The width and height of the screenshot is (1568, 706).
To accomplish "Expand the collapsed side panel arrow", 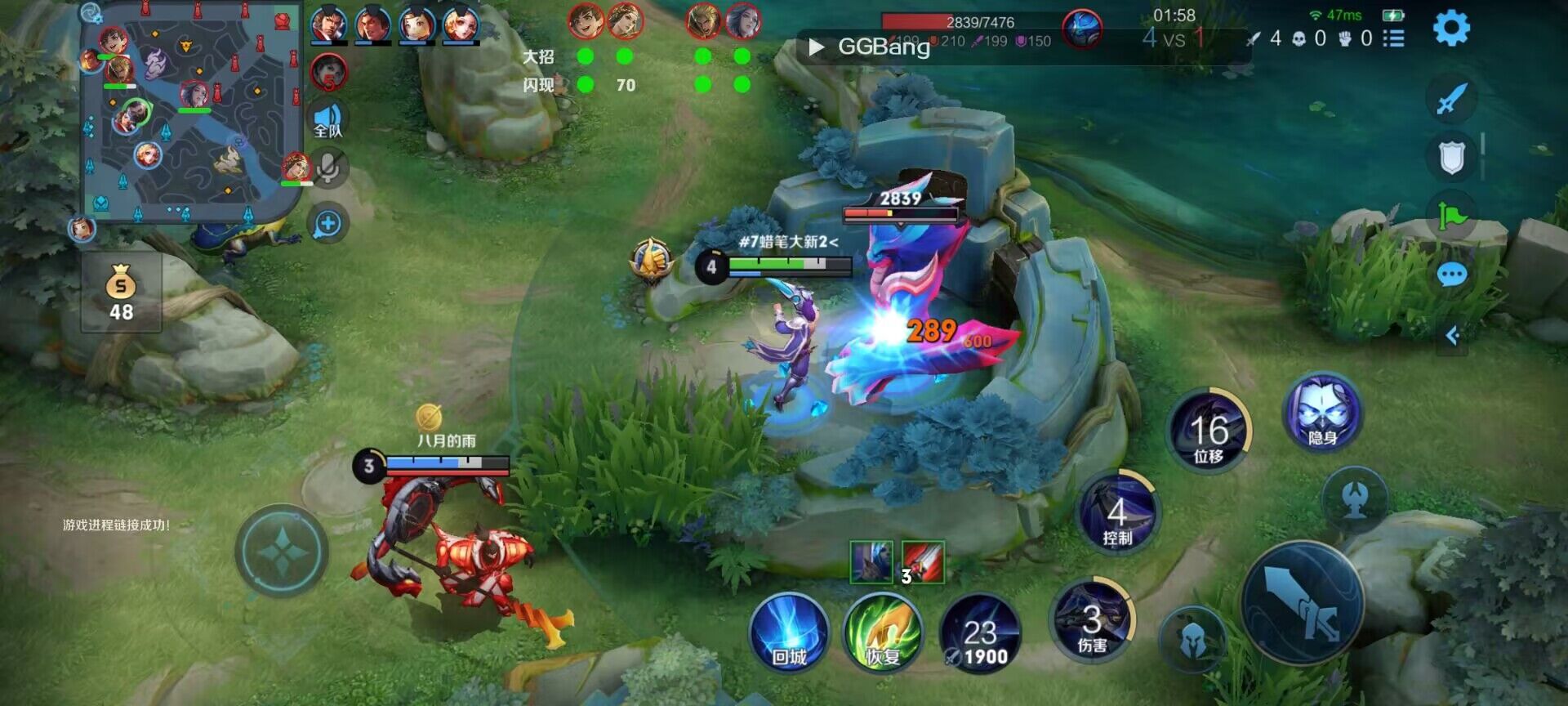I will (1452, 336).
